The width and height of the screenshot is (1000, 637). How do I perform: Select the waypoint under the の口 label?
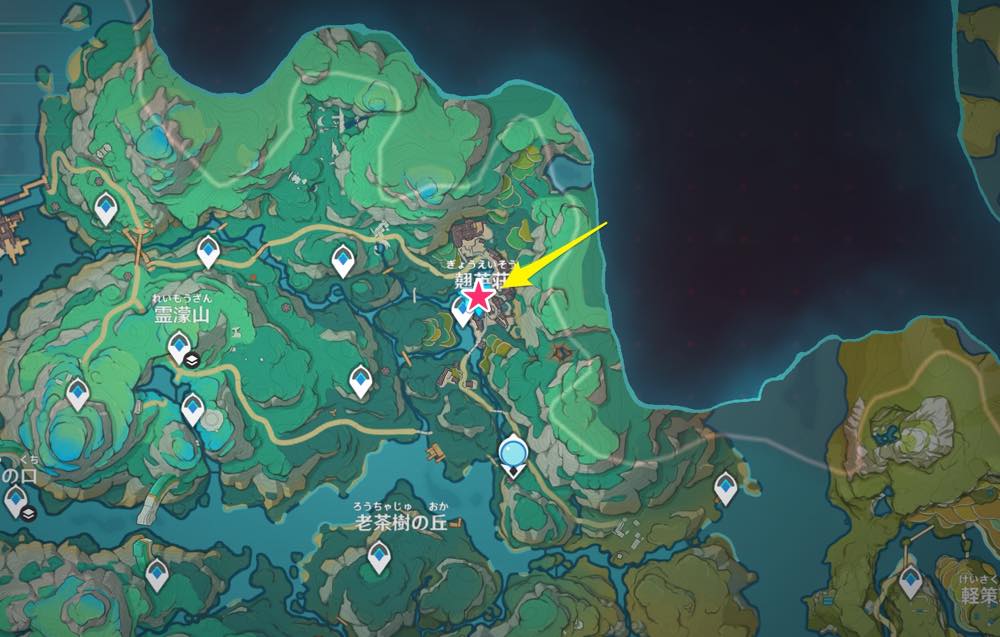pyautogui.click(x=14, y=500)
